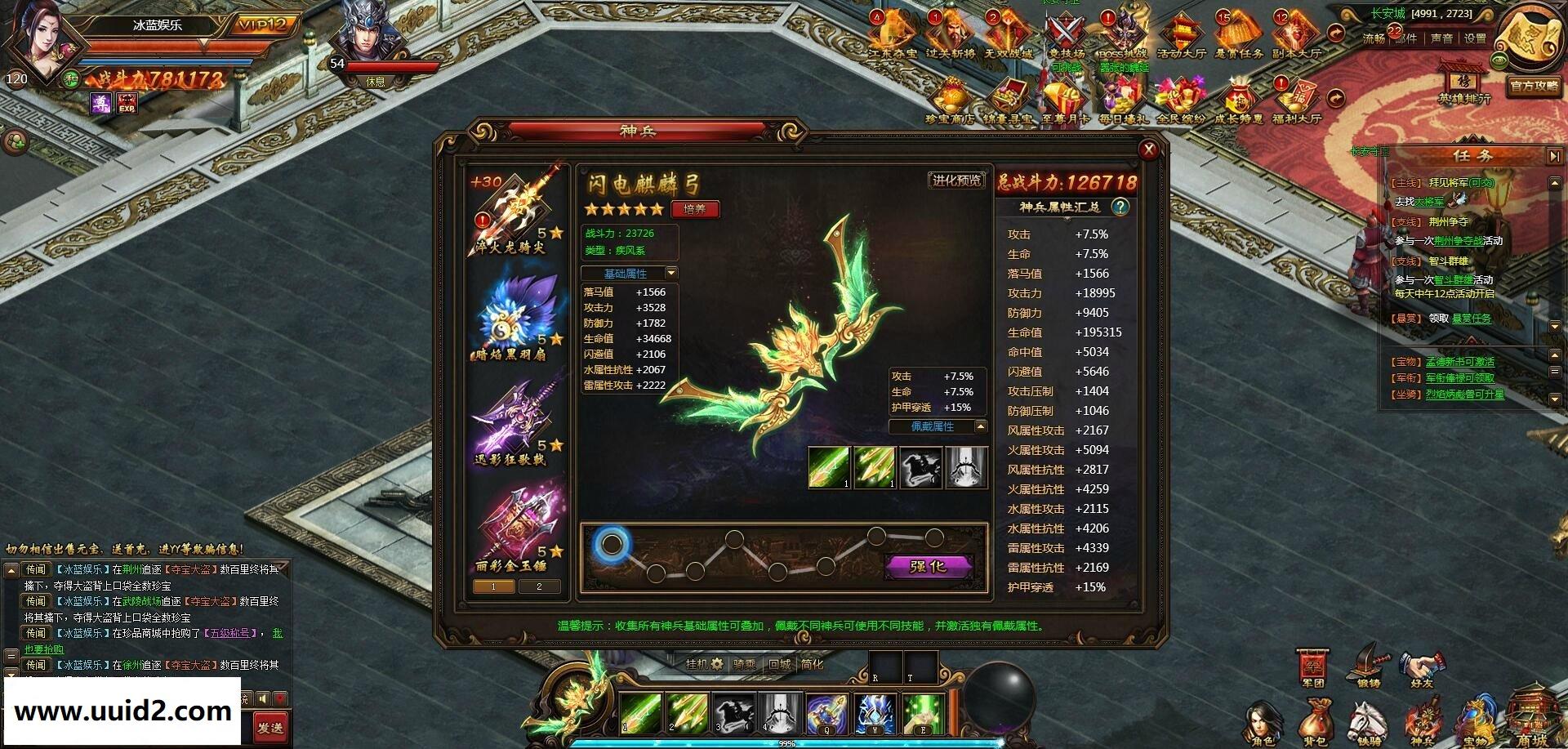
Task: Open the 福利大厅 welfare hall
Action: (1297, 101)
